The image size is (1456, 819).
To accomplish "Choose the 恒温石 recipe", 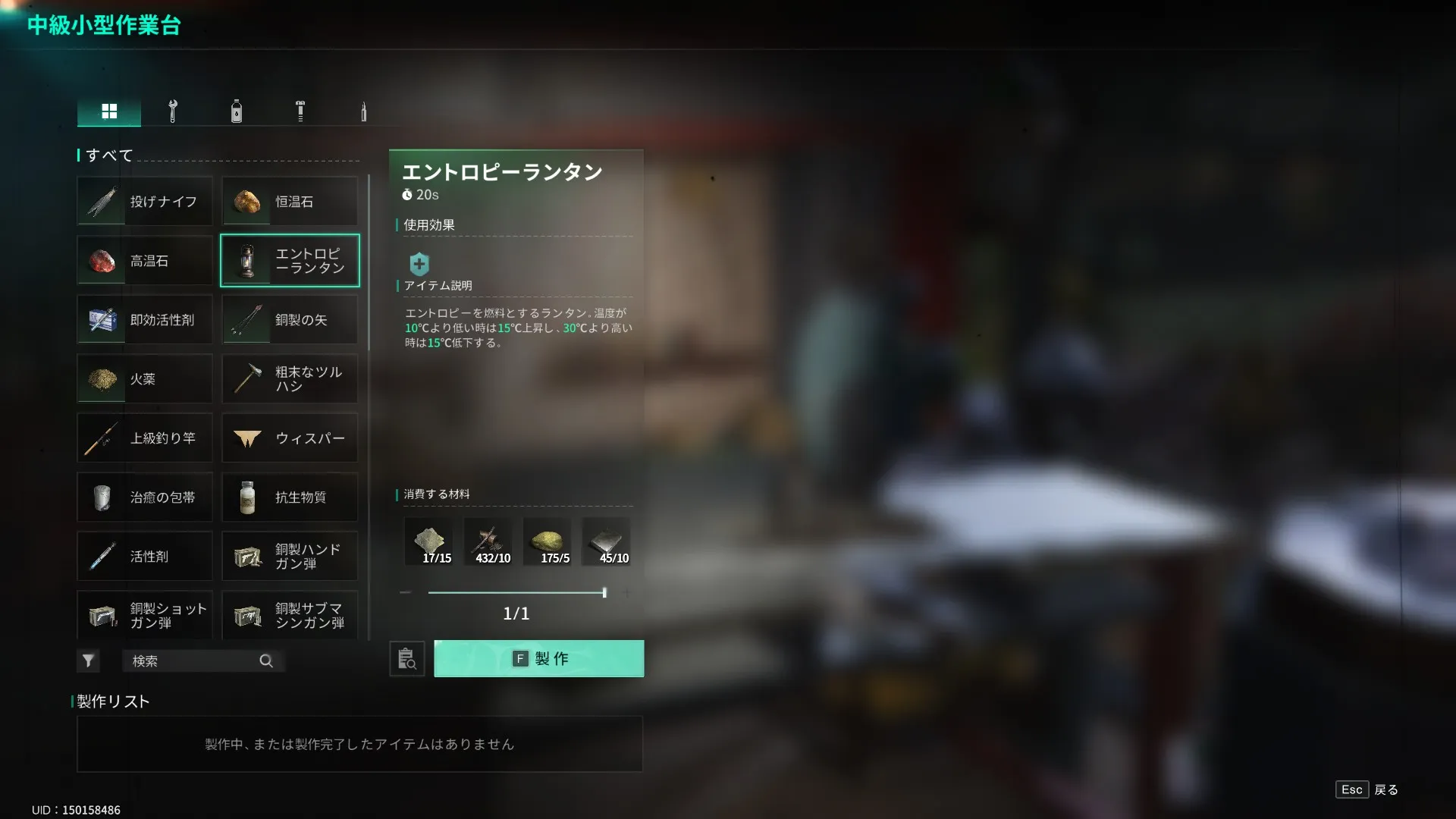I will [290, 202].
